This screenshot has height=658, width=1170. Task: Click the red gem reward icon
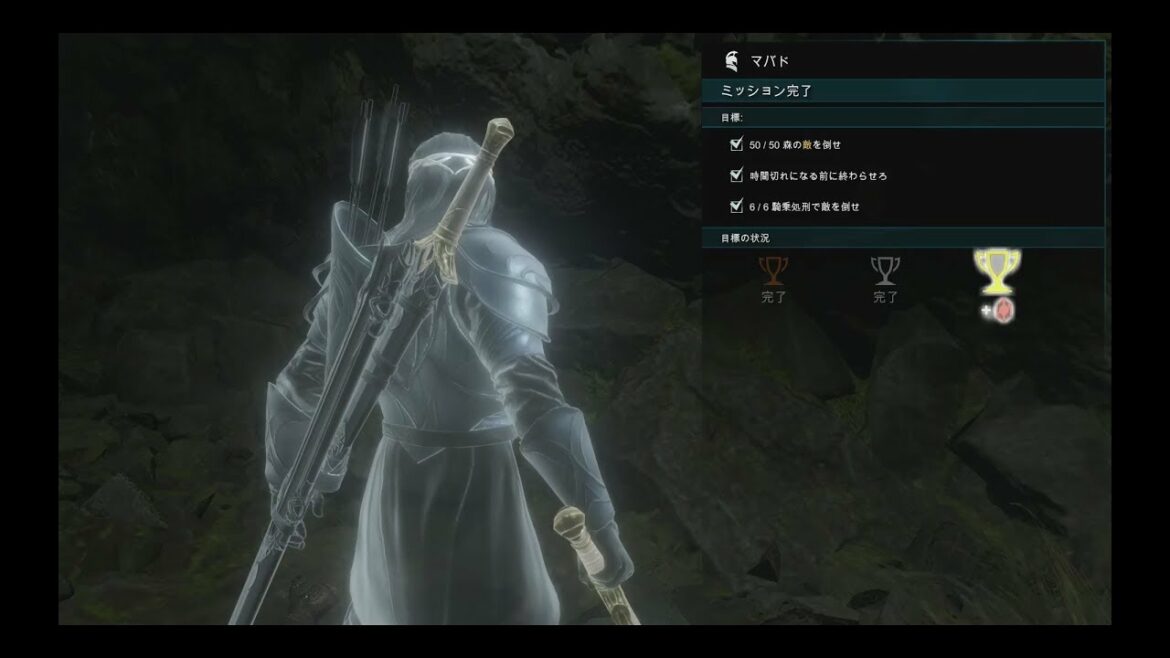click(1004, 311)
